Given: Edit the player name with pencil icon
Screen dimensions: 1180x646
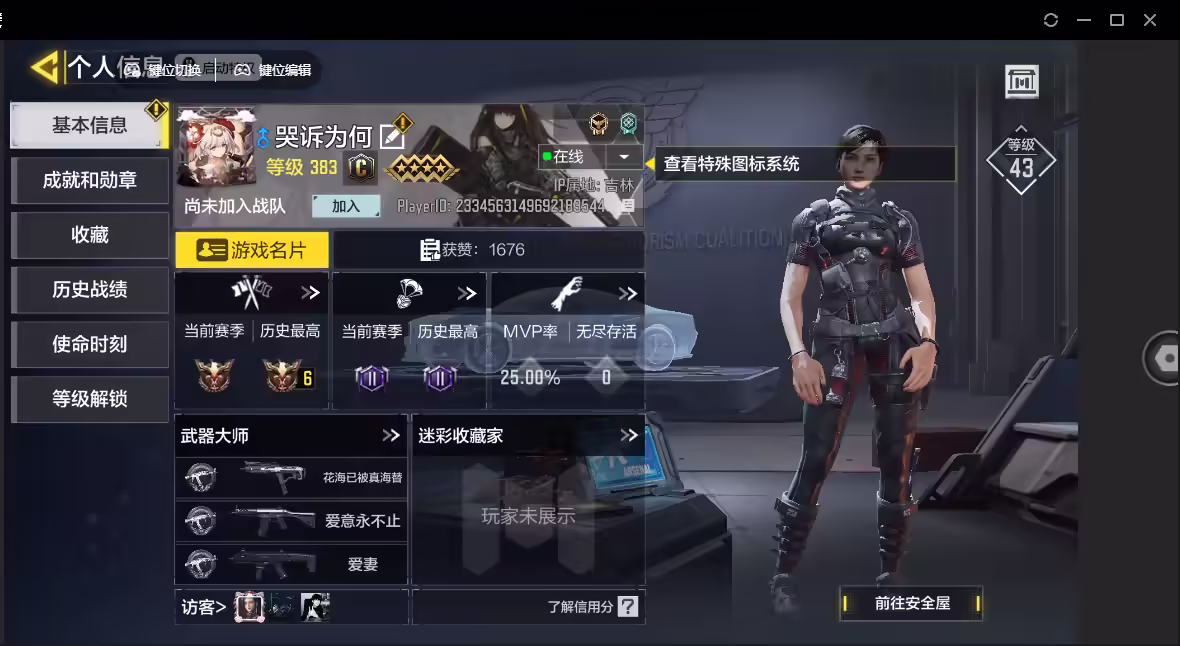Looking at the screenshot, I should pos(393,137).
